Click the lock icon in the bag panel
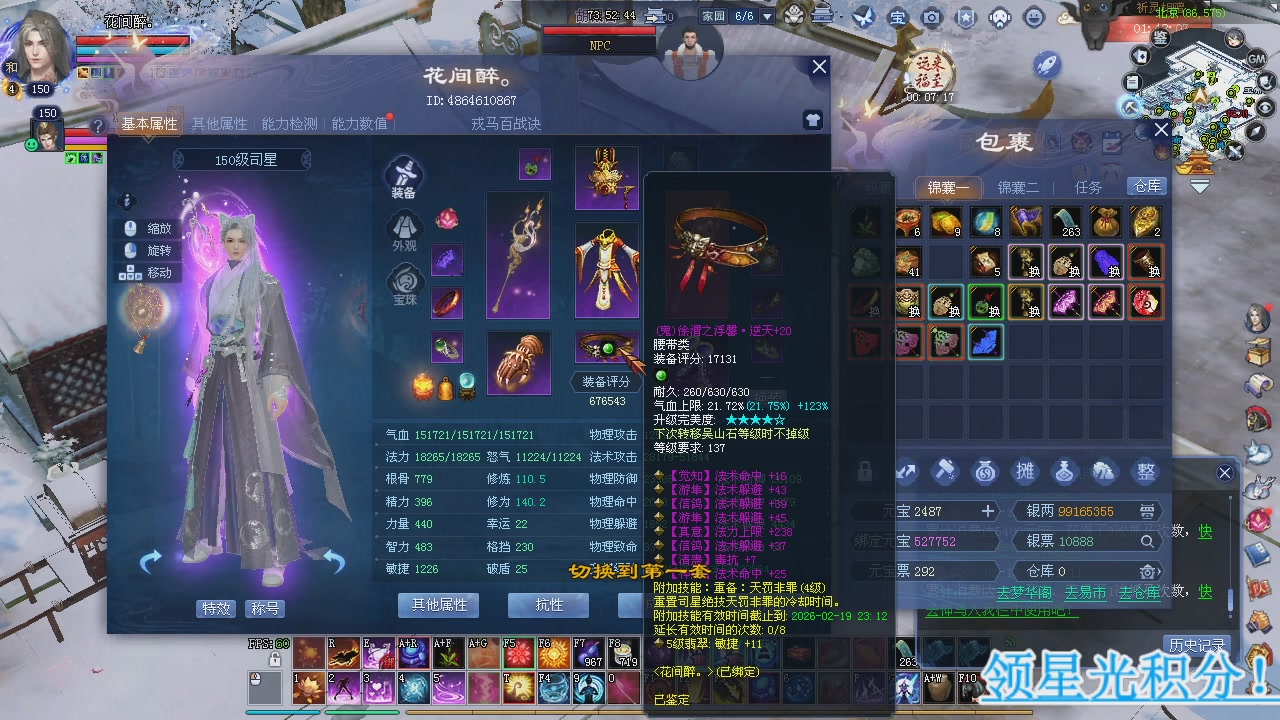The image size is (1280, 720). tap(865, 470)
